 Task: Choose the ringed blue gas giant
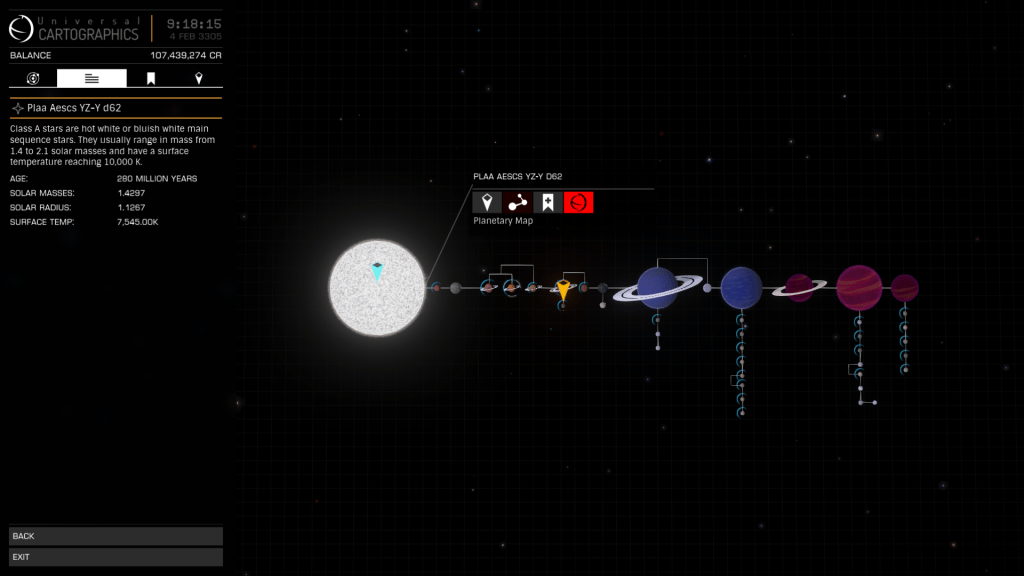(658, 288)
